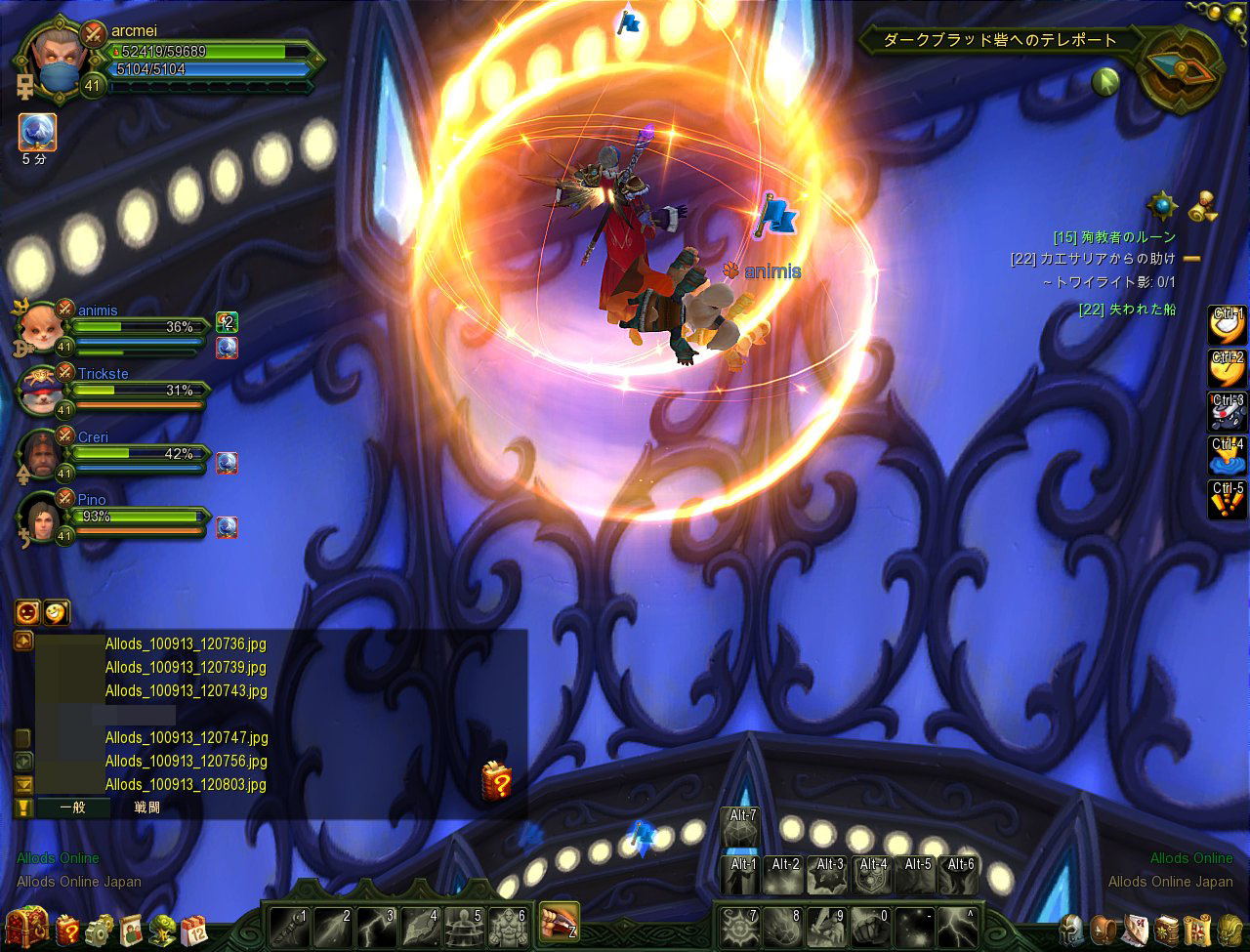Activate the fist ability in slot 0
Image resolution: width=1250 pixels, height=952 pixels.
tap(869, 925)
